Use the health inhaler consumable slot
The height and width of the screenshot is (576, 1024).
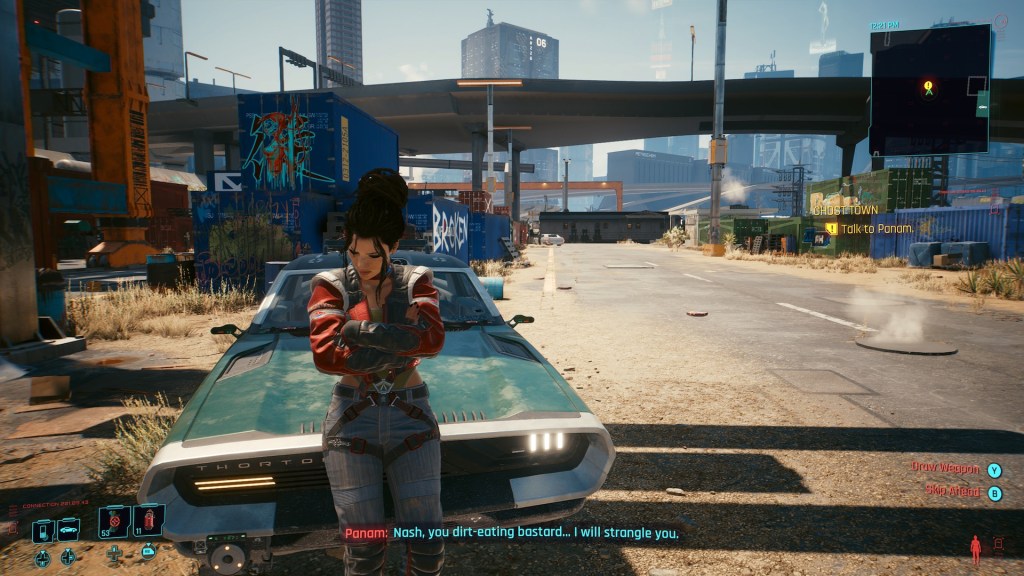(113, 522)
